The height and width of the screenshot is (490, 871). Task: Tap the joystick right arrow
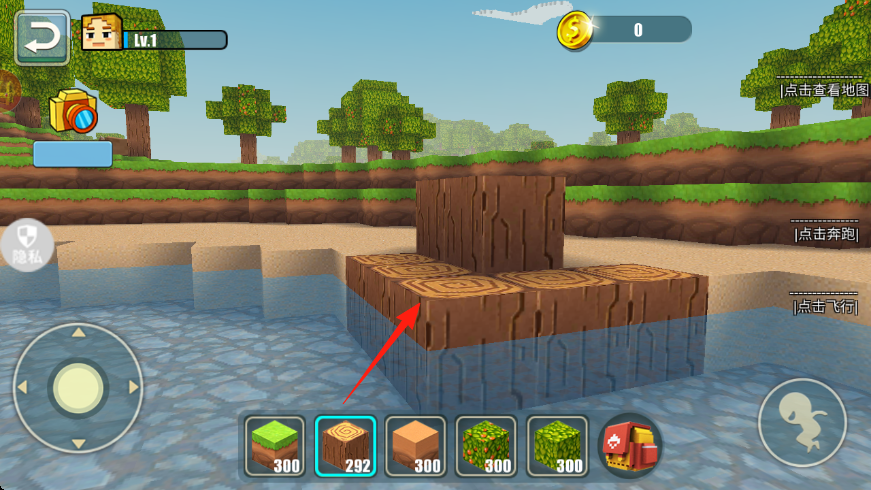pos(133,387)
